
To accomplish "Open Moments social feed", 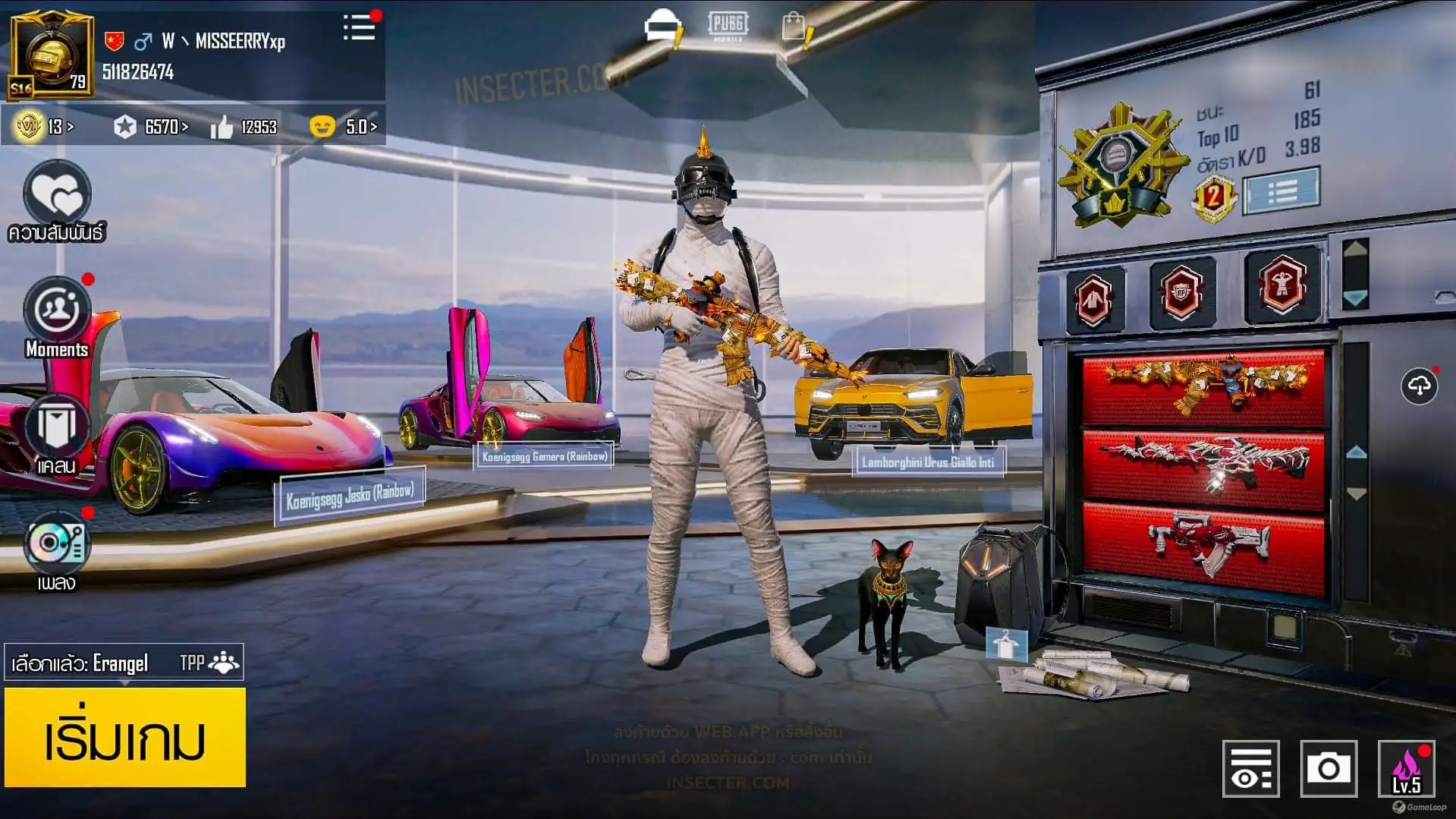I will (57, 311).
